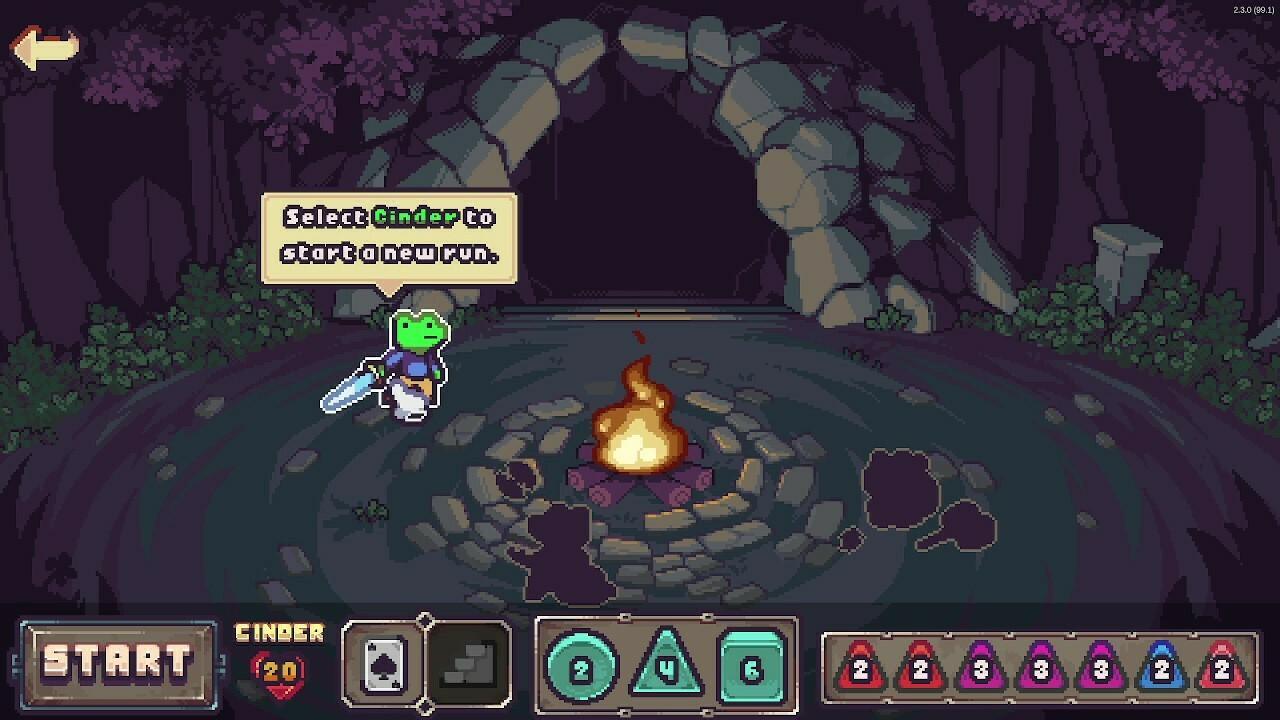
Task: Select the first red die in the loadout
Action: (x=860, y=667)
